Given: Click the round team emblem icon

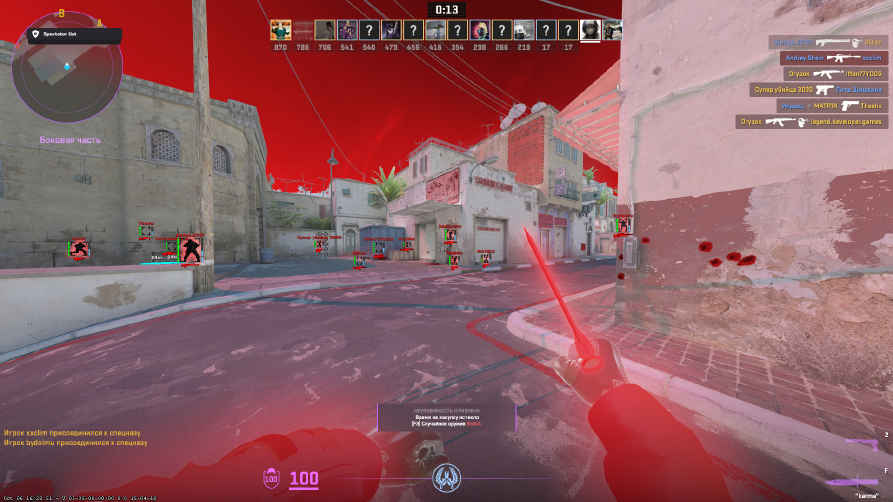Looking at the screenshot, I should (x=447, y=478).
